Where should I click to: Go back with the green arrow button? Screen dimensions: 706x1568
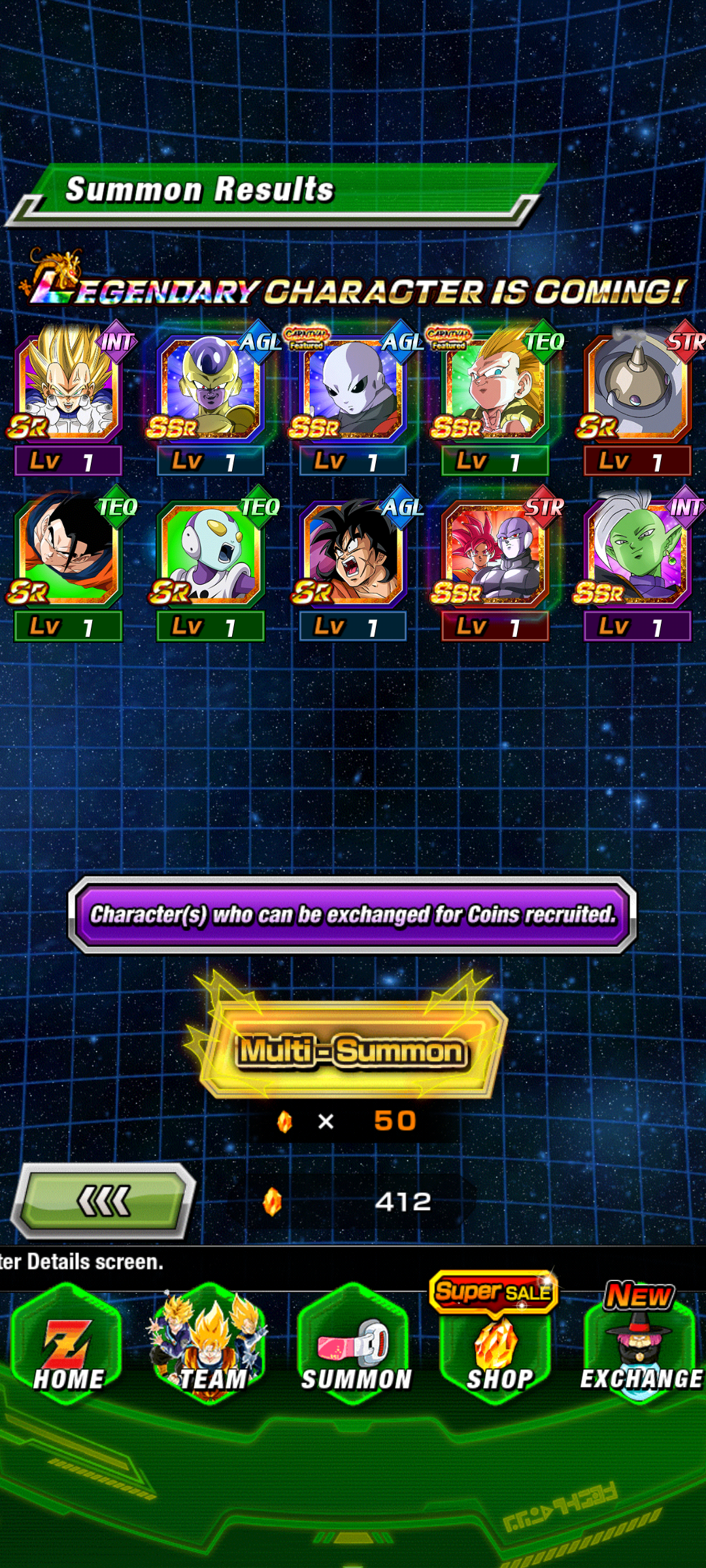[x=105, y=1201]
